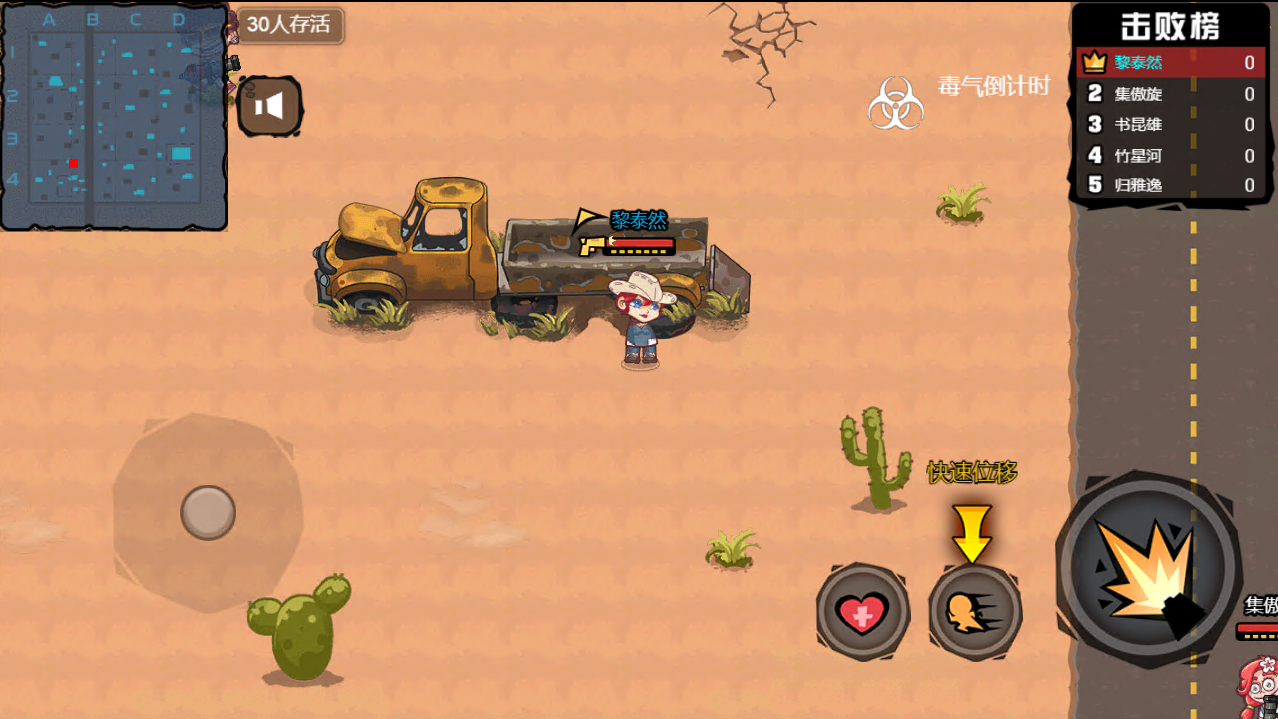Use the heart healing skill
The image size is (1278, 719).
[x=862, y=612]
